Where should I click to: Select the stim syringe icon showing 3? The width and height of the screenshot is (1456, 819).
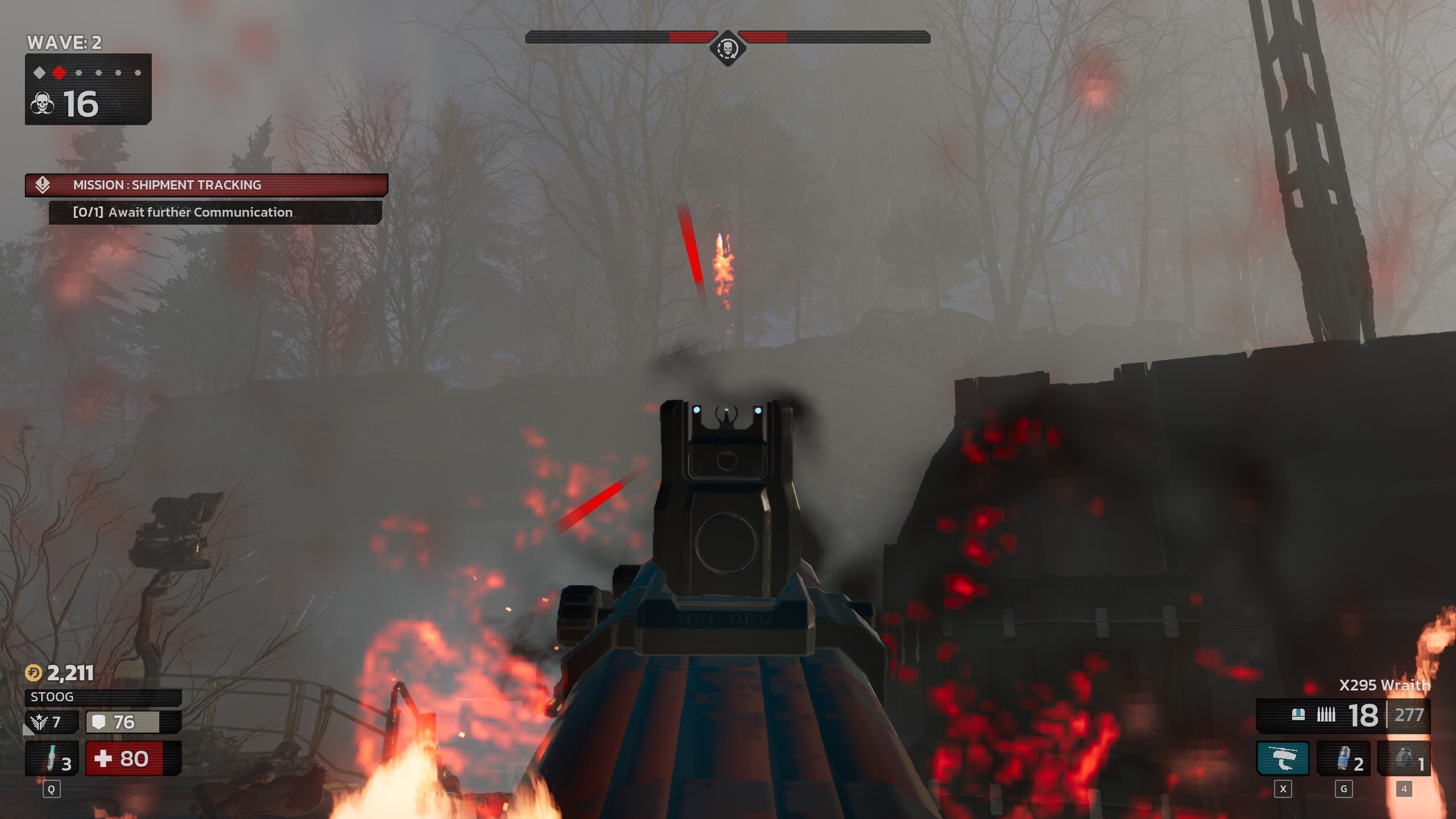tap(51, 758)
